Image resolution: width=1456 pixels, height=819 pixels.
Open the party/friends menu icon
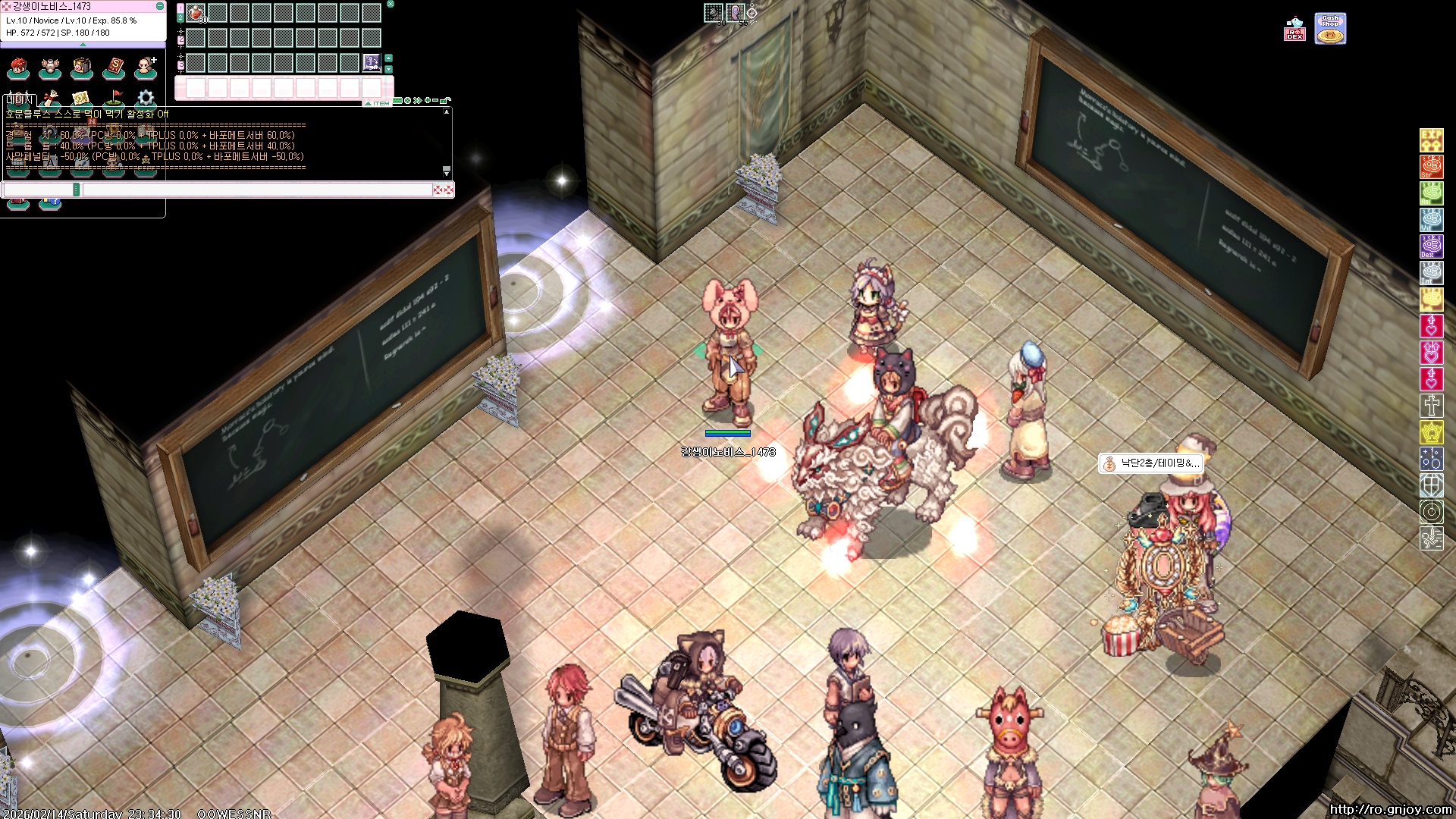(145, 68)
